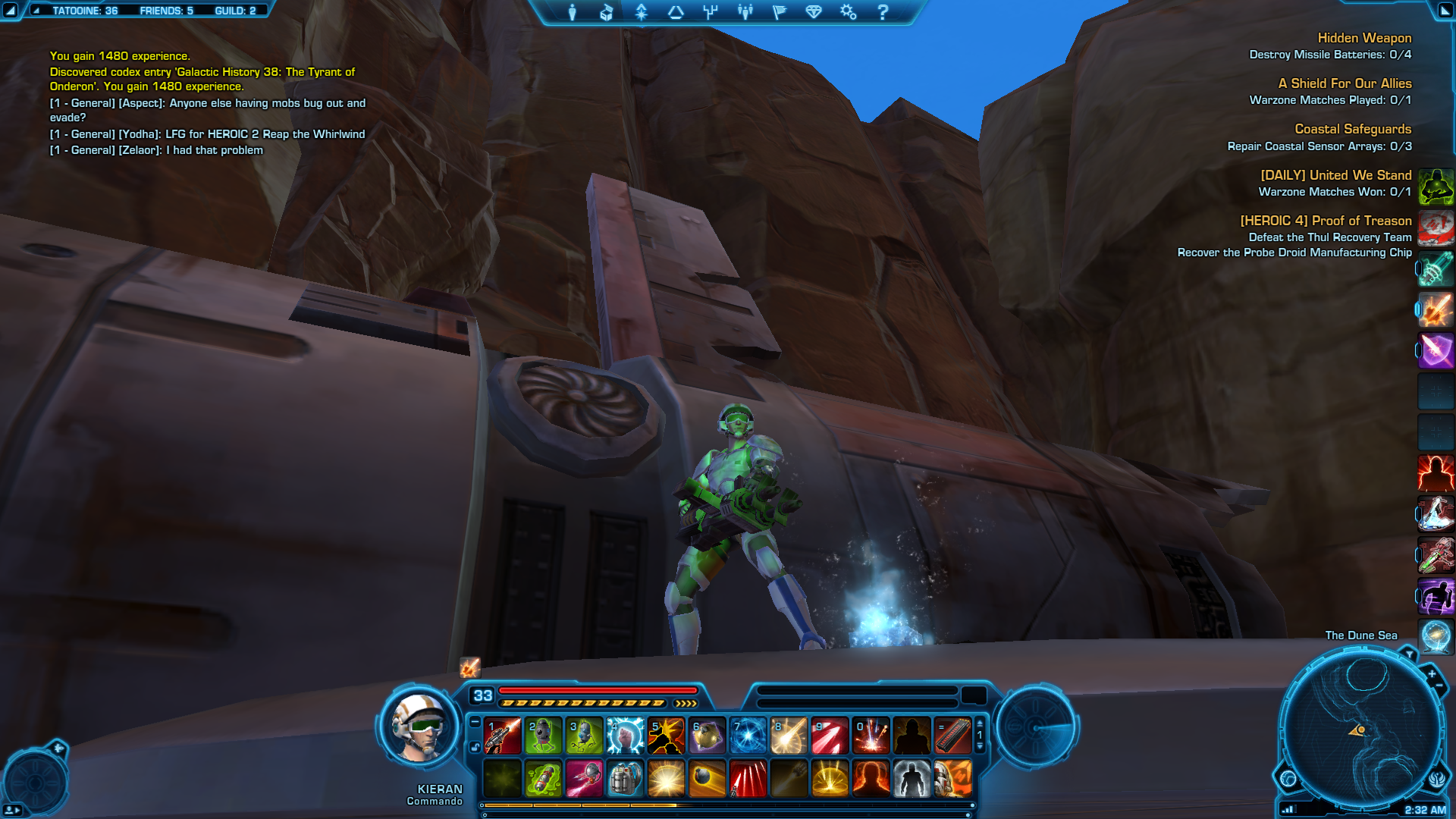Toggle the quickbar lock icon
Viewport: 1456px width, 819px height.
475,747
